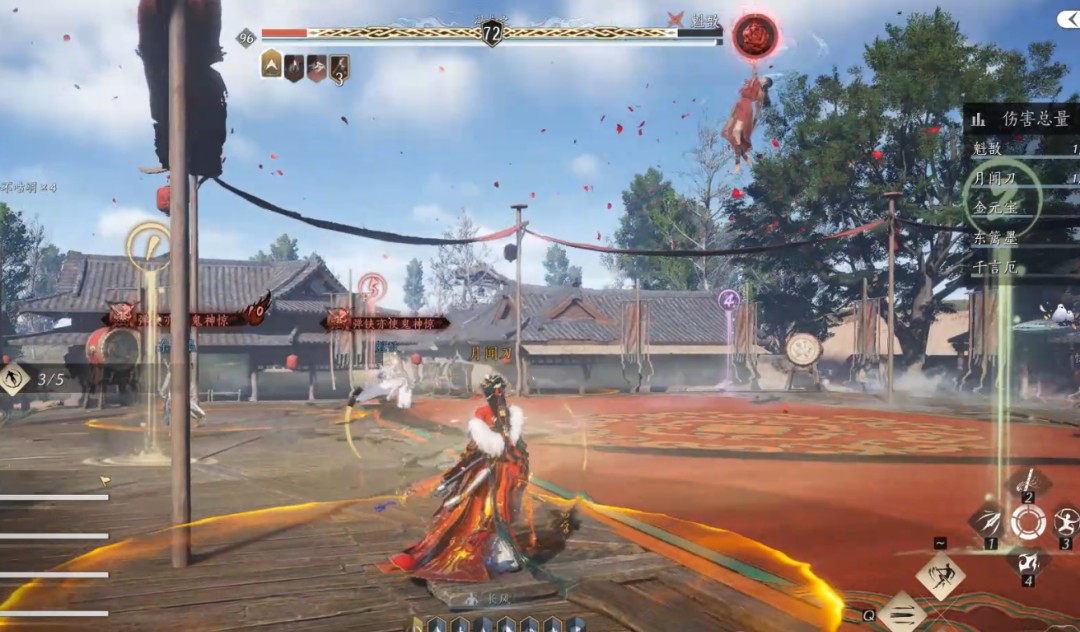Viewport: 1080px width, 632px height.
Task: Click the buff icon with number 3
Action: [x=340, y=68]
